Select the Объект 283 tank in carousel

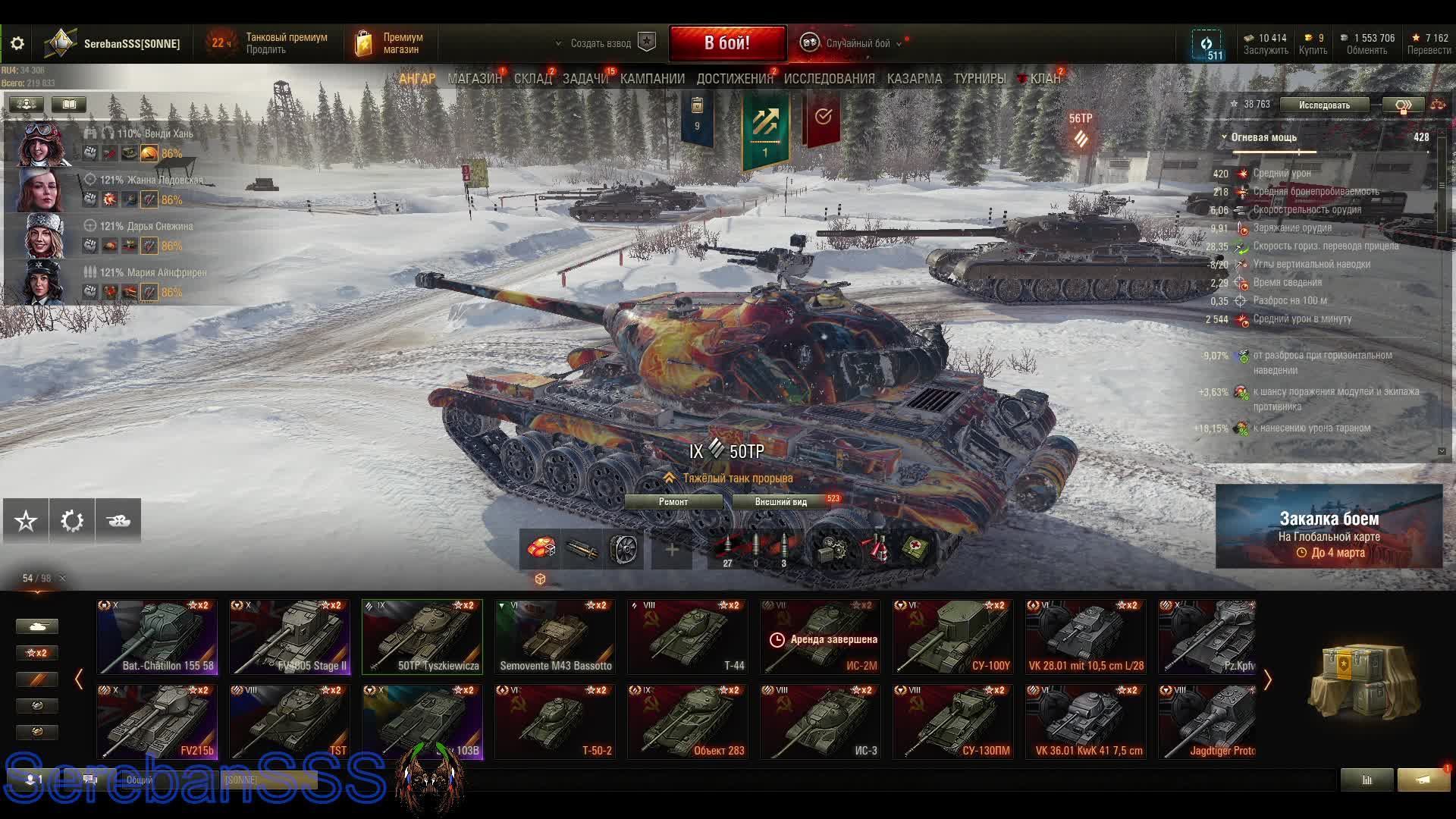(x=688, y=722)
